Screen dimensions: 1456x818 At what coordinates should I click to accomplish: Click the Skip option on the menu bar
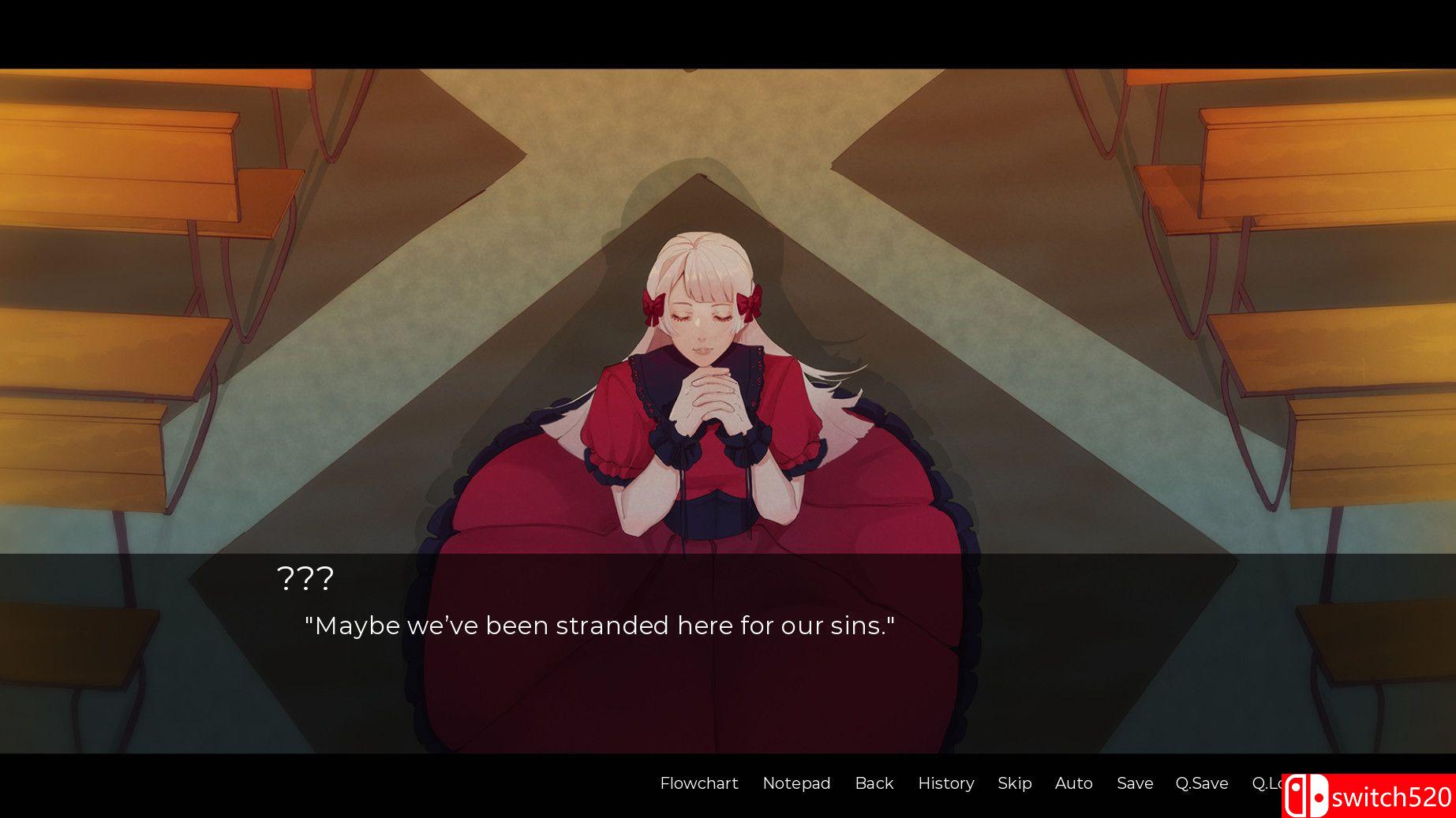click(1014, 783)
